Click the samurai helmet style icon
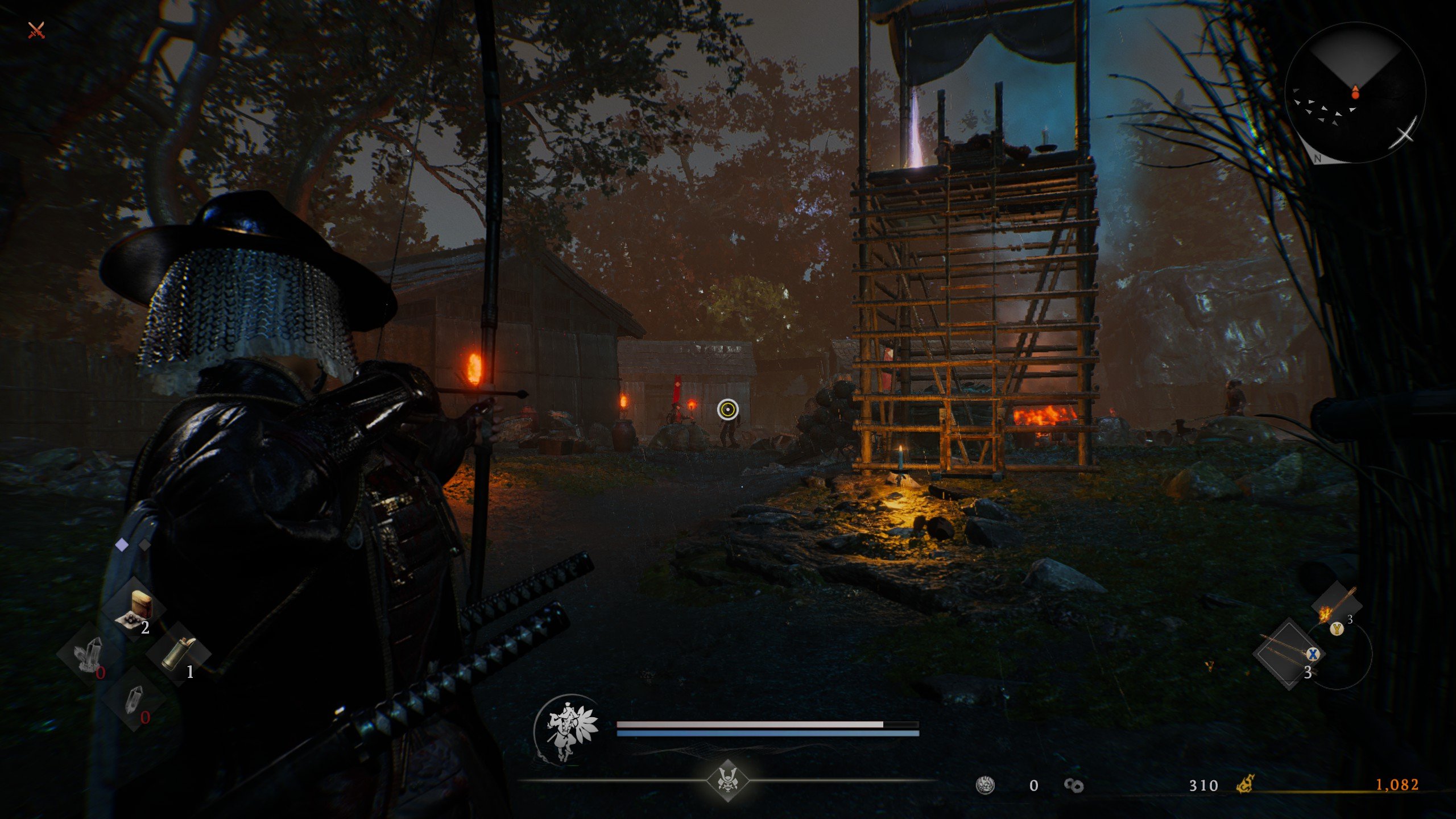Screen dimensions: 1456x819 coord(727,780)
